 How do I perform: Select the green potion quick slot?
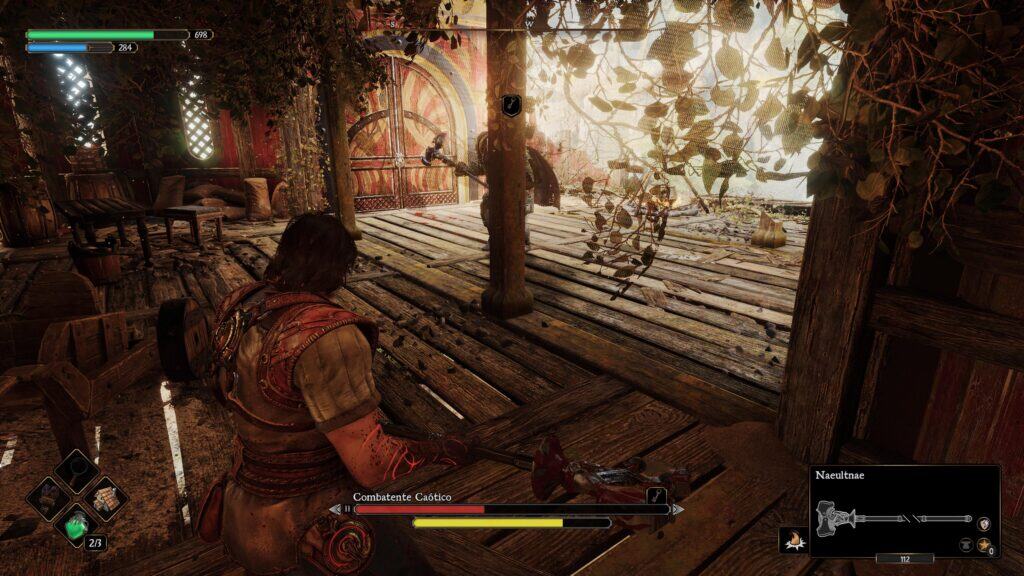(x=77, y=524)
